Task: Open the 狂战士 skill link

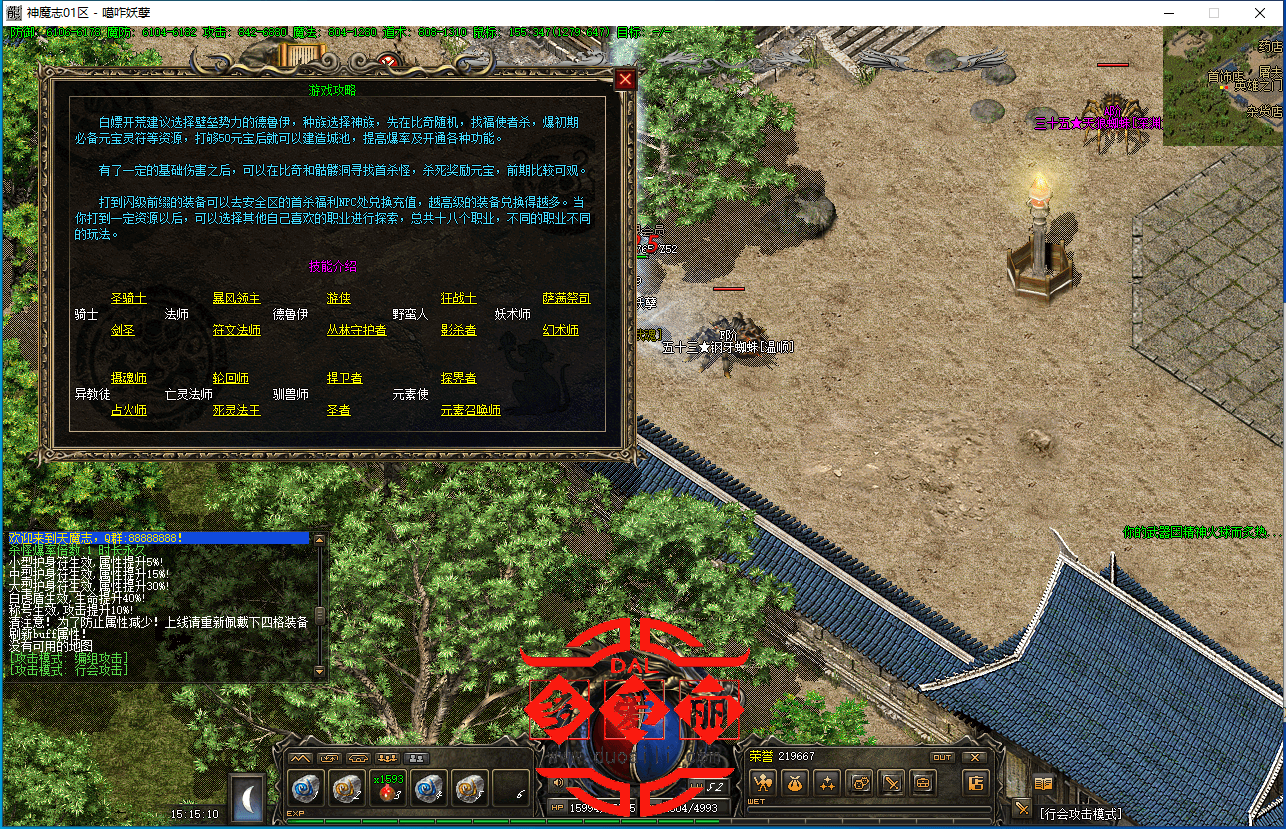Action: coord(458,298)
